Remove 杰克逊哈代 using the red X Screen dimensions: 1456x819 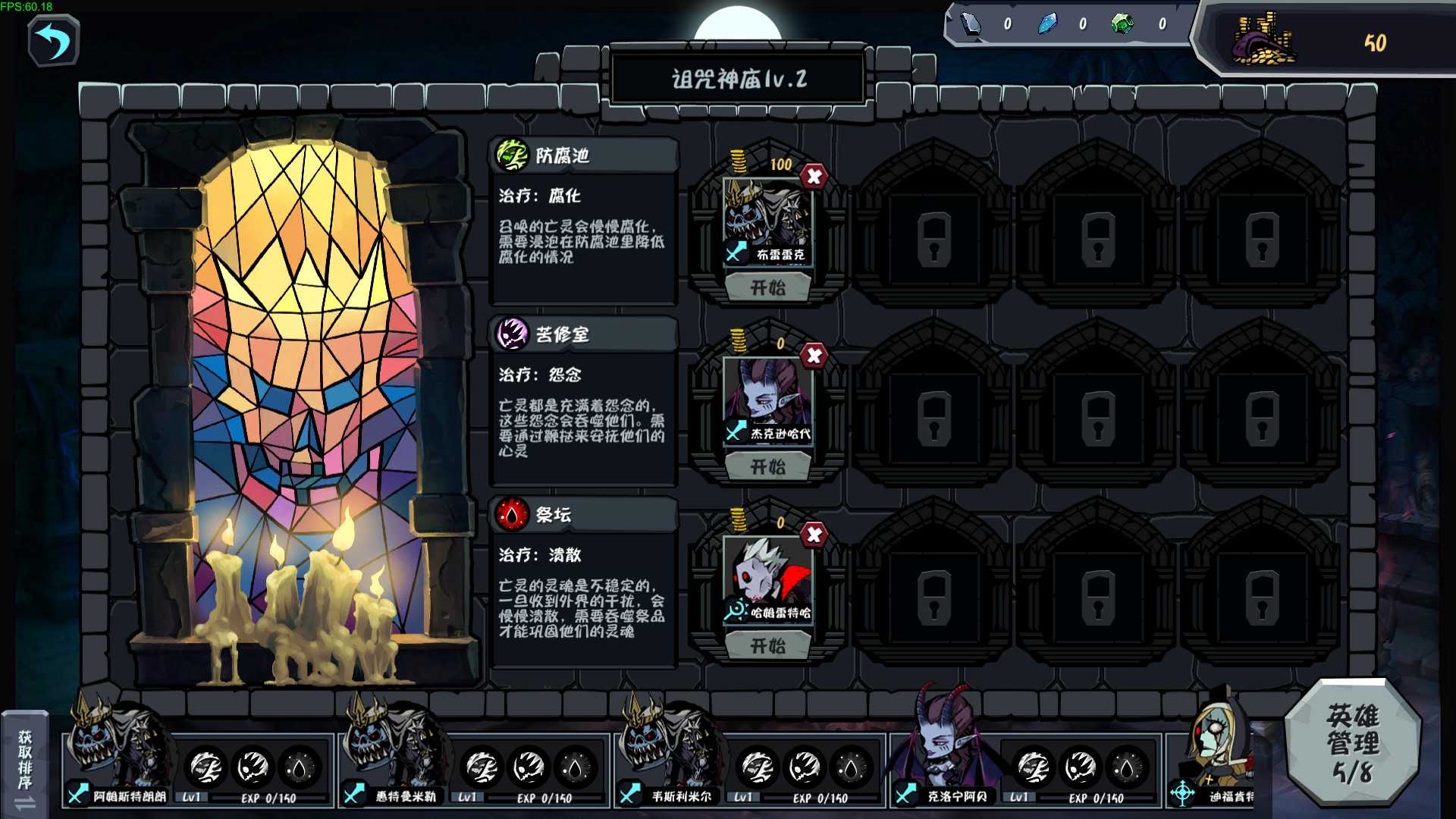click(x=812, y=356)
